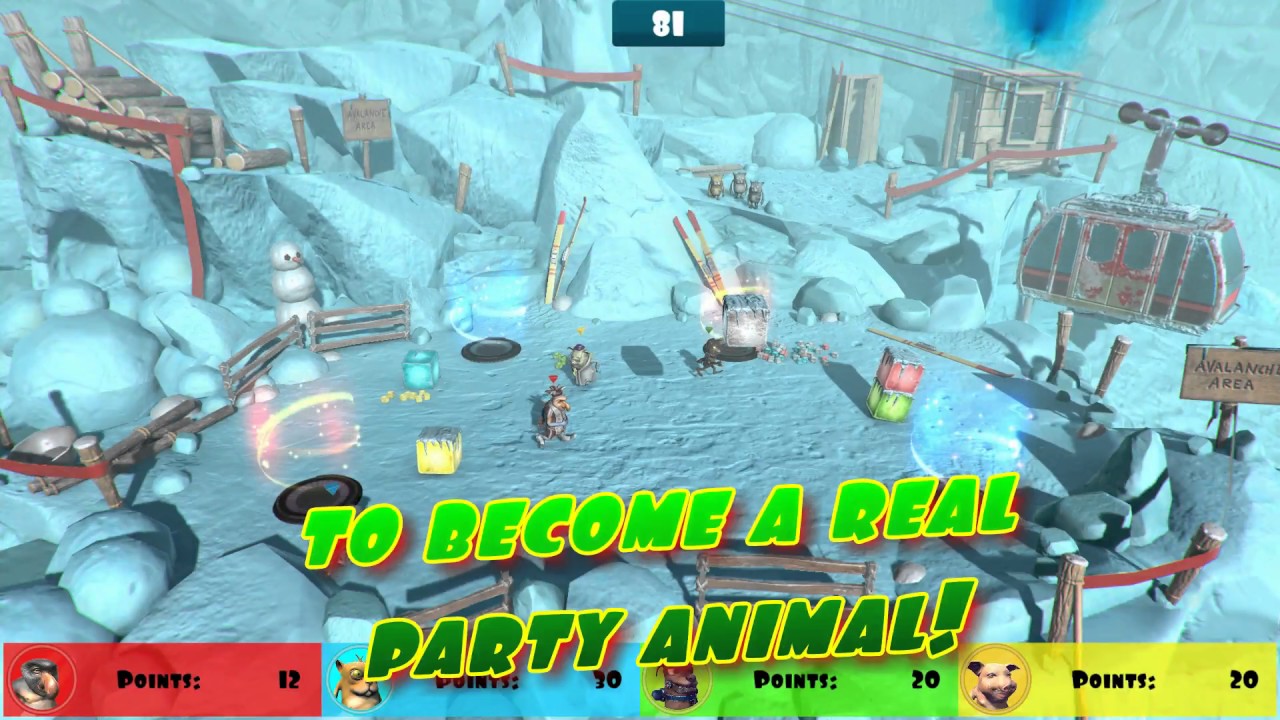Click the character standing mid-screen

(x=555, y=415)
